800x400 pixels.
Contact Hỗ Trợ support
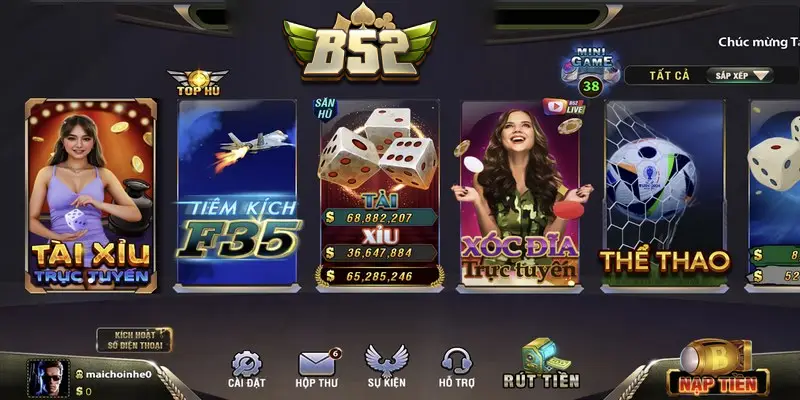tap(456, 369)
